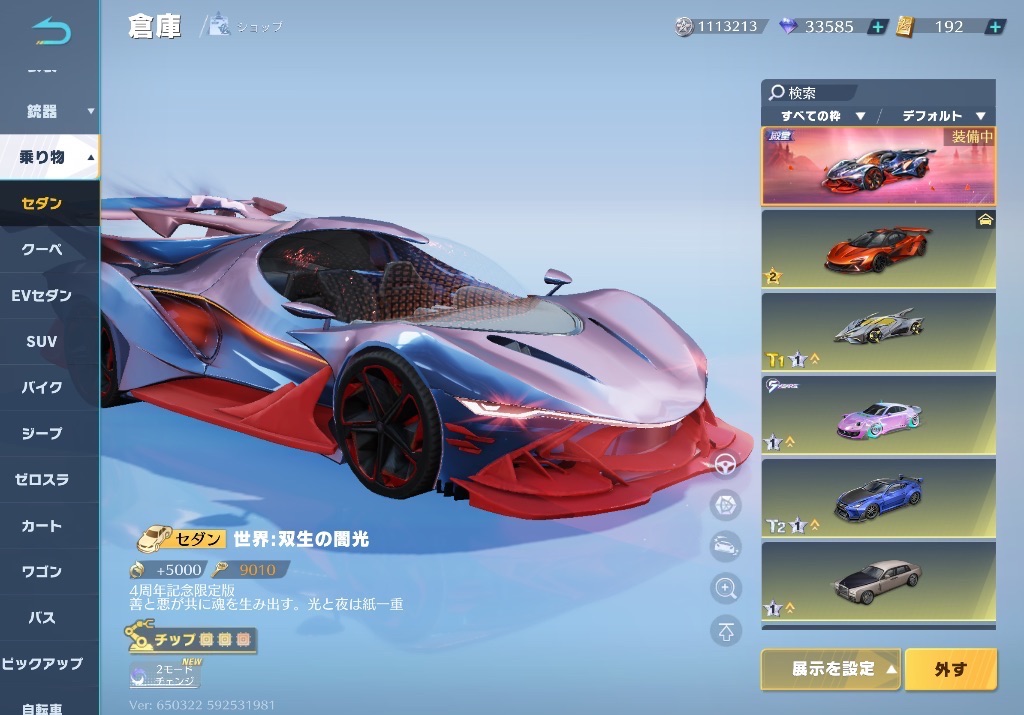The image size is (1024, 715).
Task: Switch to the クーペ category
Action: pos(43,250)
